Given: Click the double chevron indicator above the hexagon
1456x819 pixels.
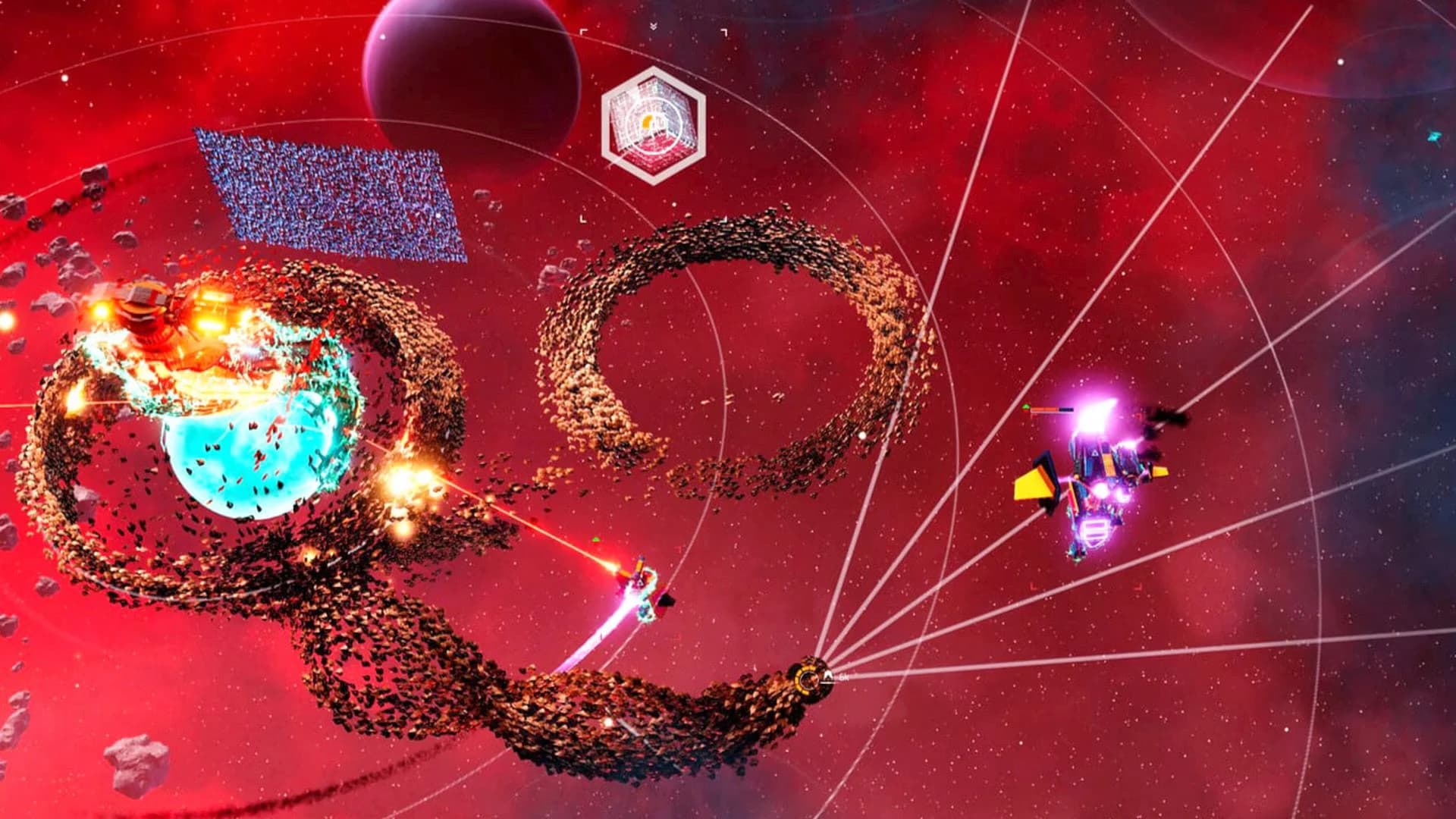Looking at the screenshot, I should [x=654, y=25].
